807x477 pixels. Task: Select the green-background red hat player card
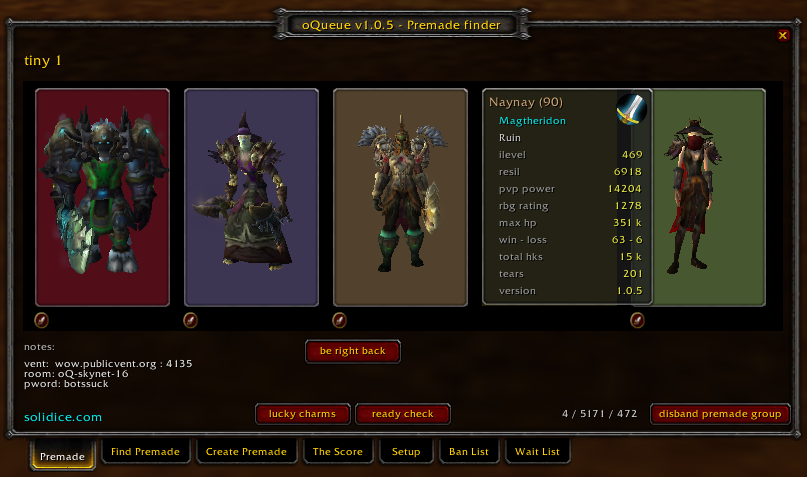tap(708, 197)
